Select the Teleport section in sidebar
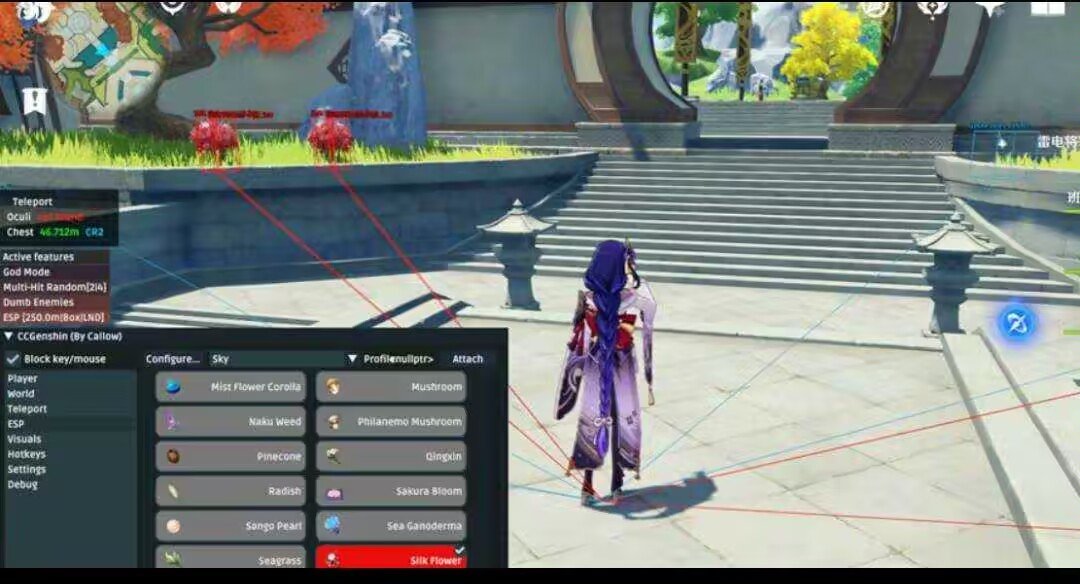1080x584 pixels. (x=27, y=409)
